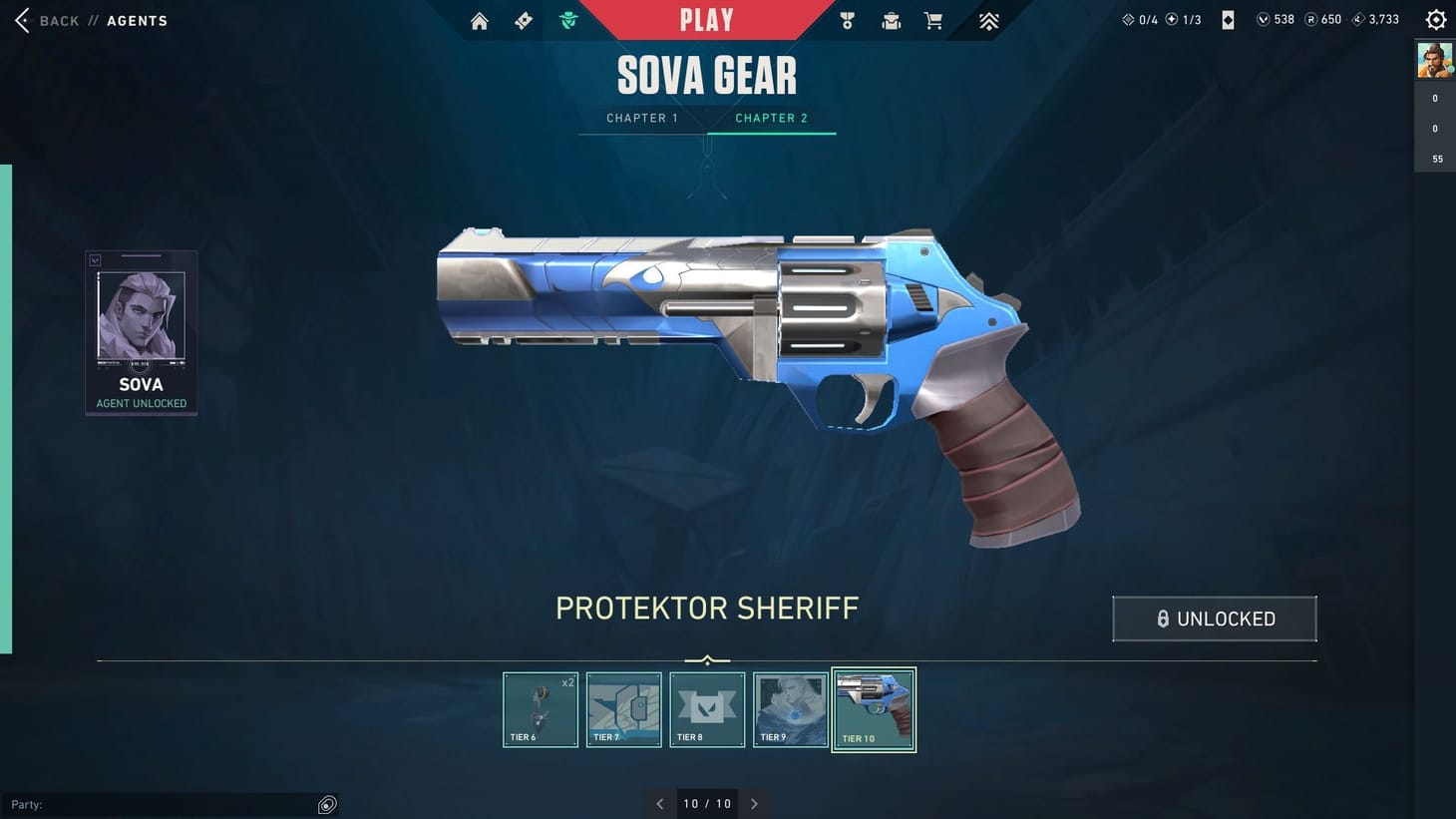Click the voice chat icon in the party bar

pos(327,804)
